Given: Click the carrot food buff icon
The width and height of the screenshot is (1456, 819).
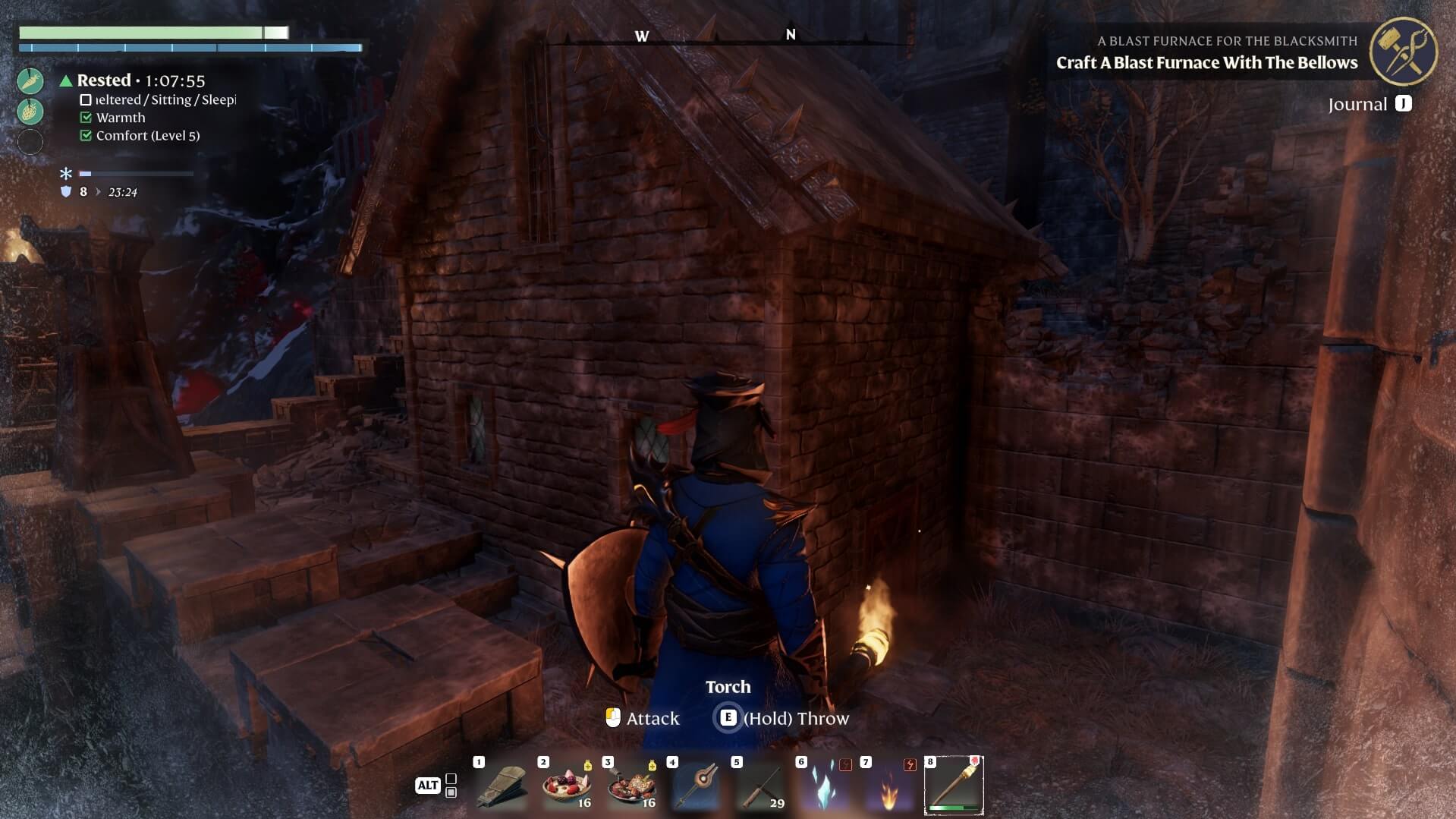Looking at the screenshot, I should pyautogui.click(x=30, y=80).
